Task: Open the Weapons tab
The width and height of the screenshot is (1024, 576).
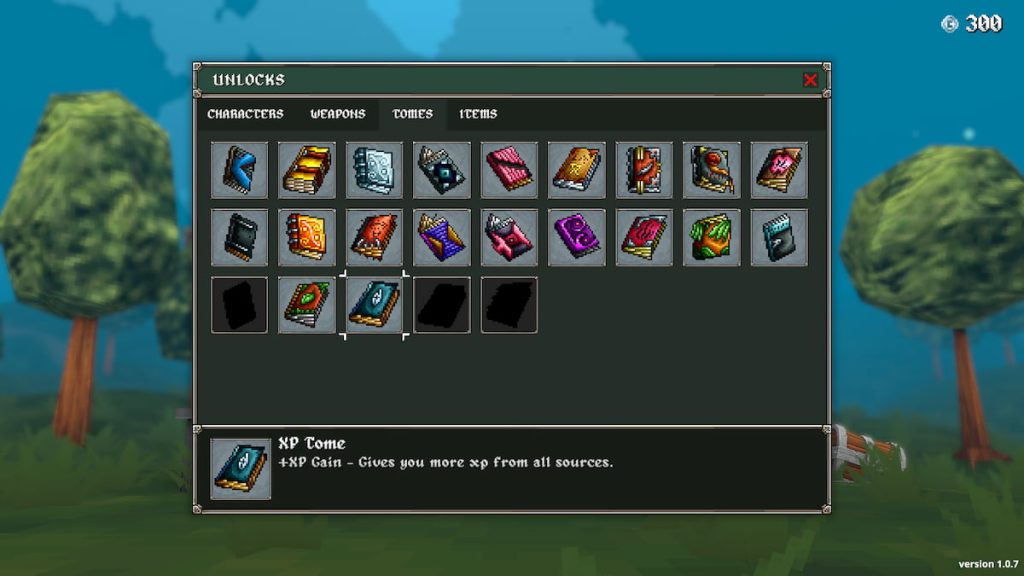Action: click(337, 114)
